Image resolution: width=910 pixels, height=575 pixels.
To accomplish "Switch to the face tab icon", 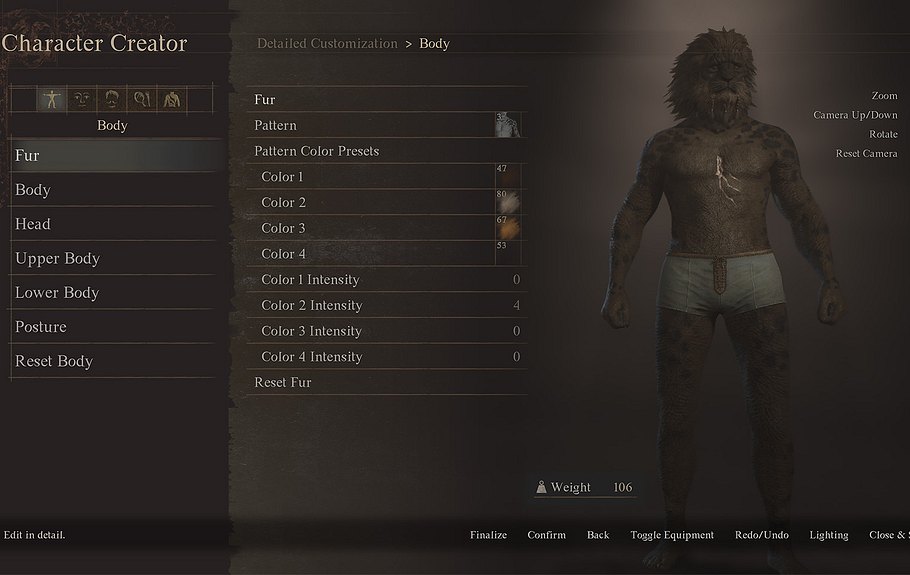I will tap(81, 99).
